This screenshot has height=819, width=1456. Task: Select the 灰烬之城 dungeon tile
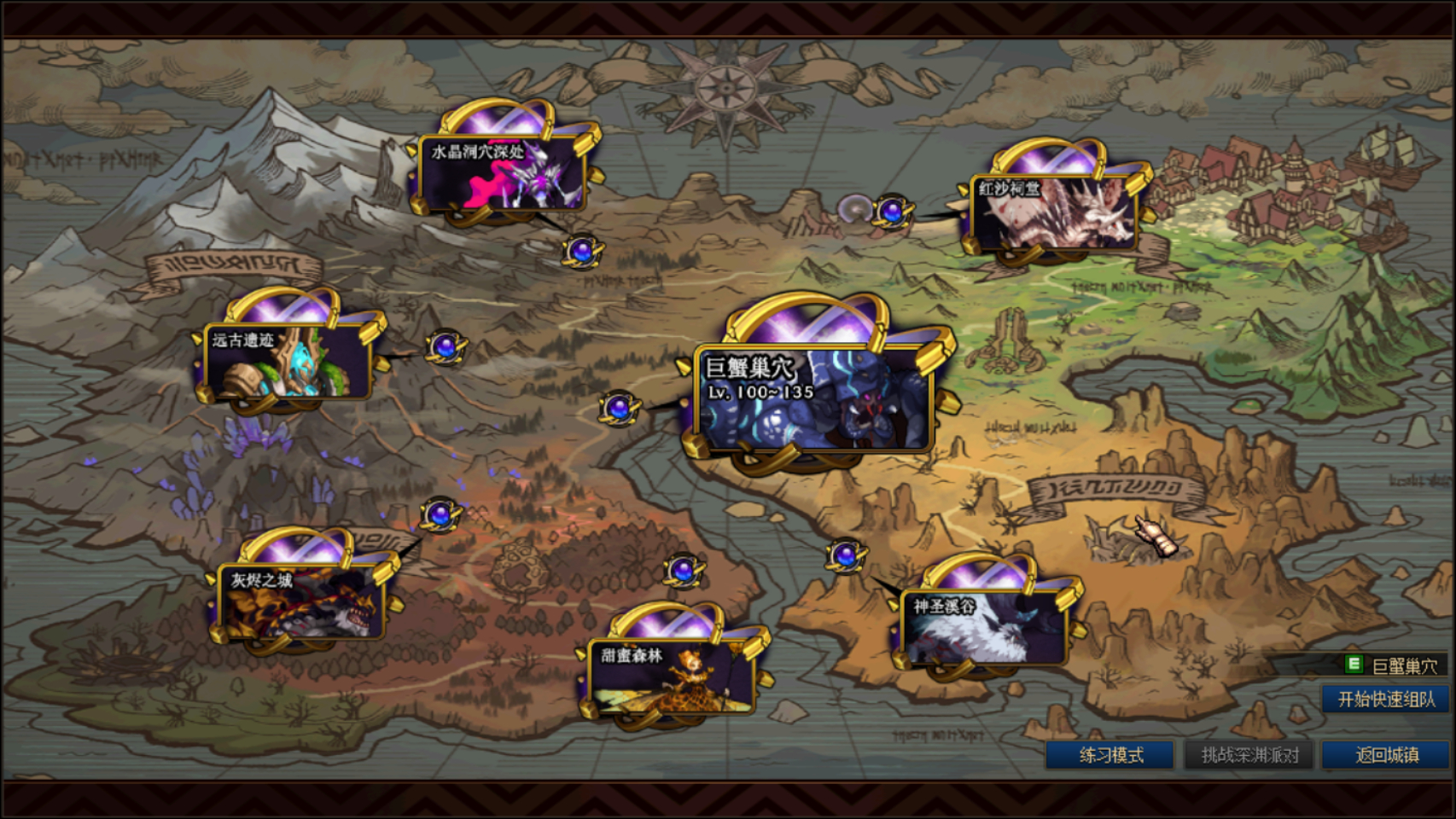pyautogui.click(x=300, y=601)
